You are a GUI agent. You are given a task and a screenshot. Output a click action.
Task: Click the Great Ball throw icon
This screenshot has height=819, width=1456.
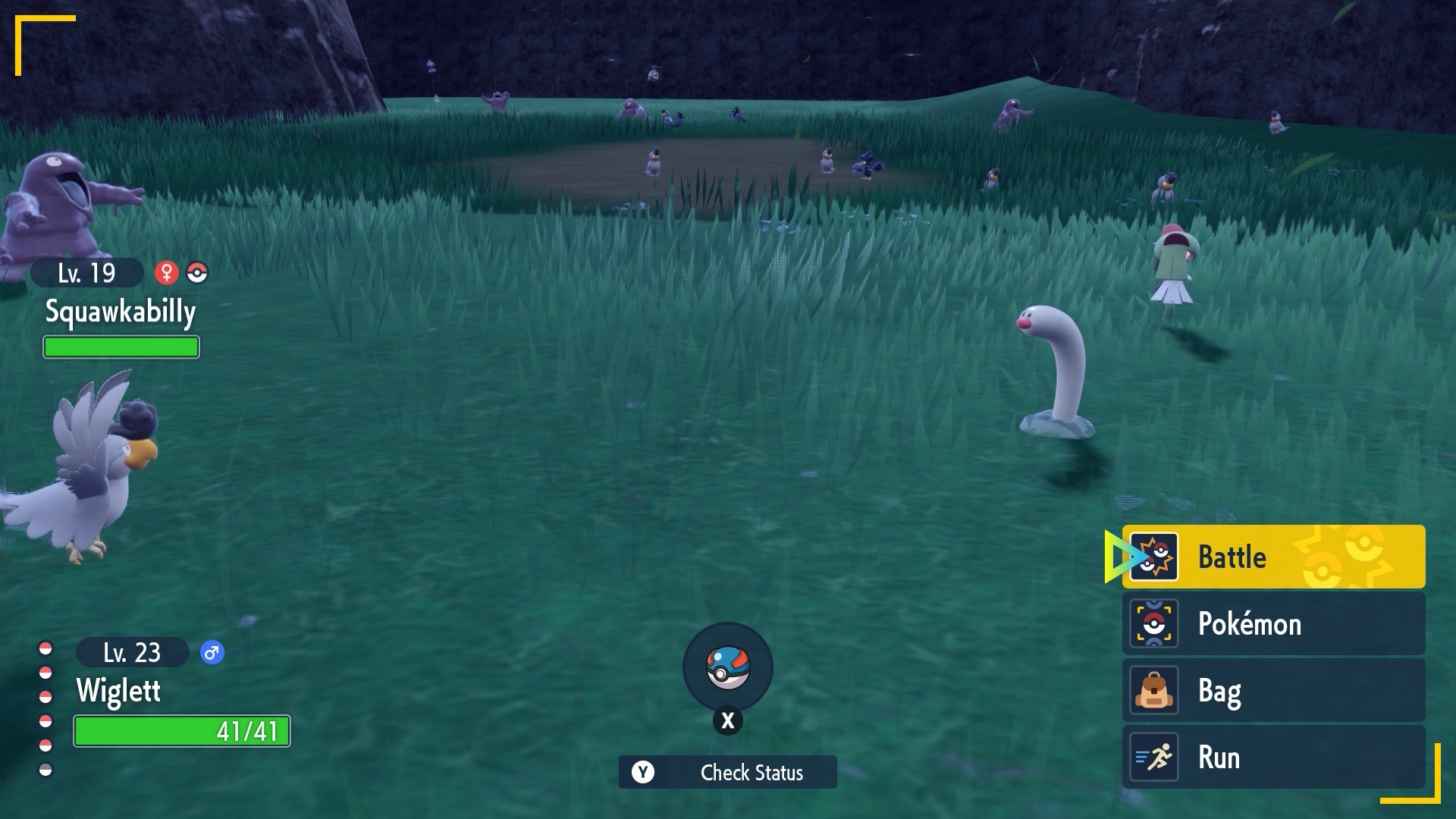pyautogui.click(x=727, y=667)
